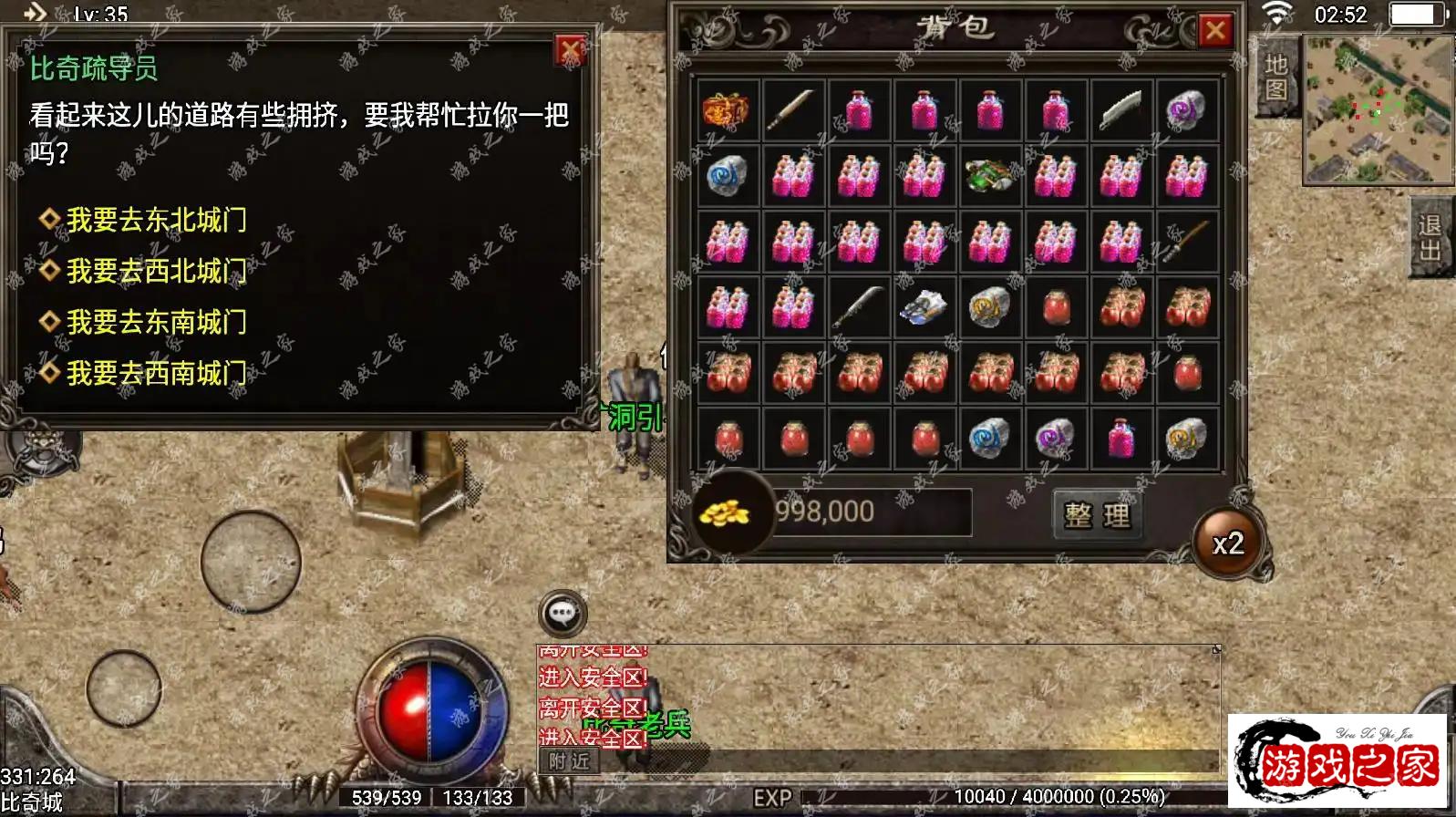1456x817 pixels.
Task: Tap the 退出 exit button
Action: [1430, 238]
